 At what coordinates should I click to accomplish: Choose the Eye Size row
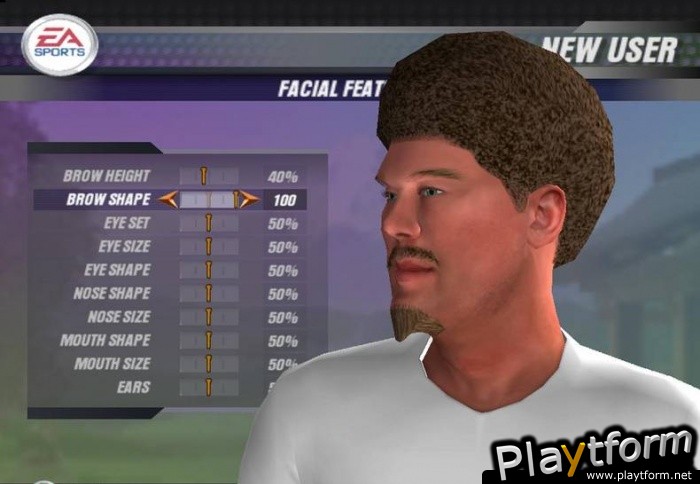tap(124, 246)
